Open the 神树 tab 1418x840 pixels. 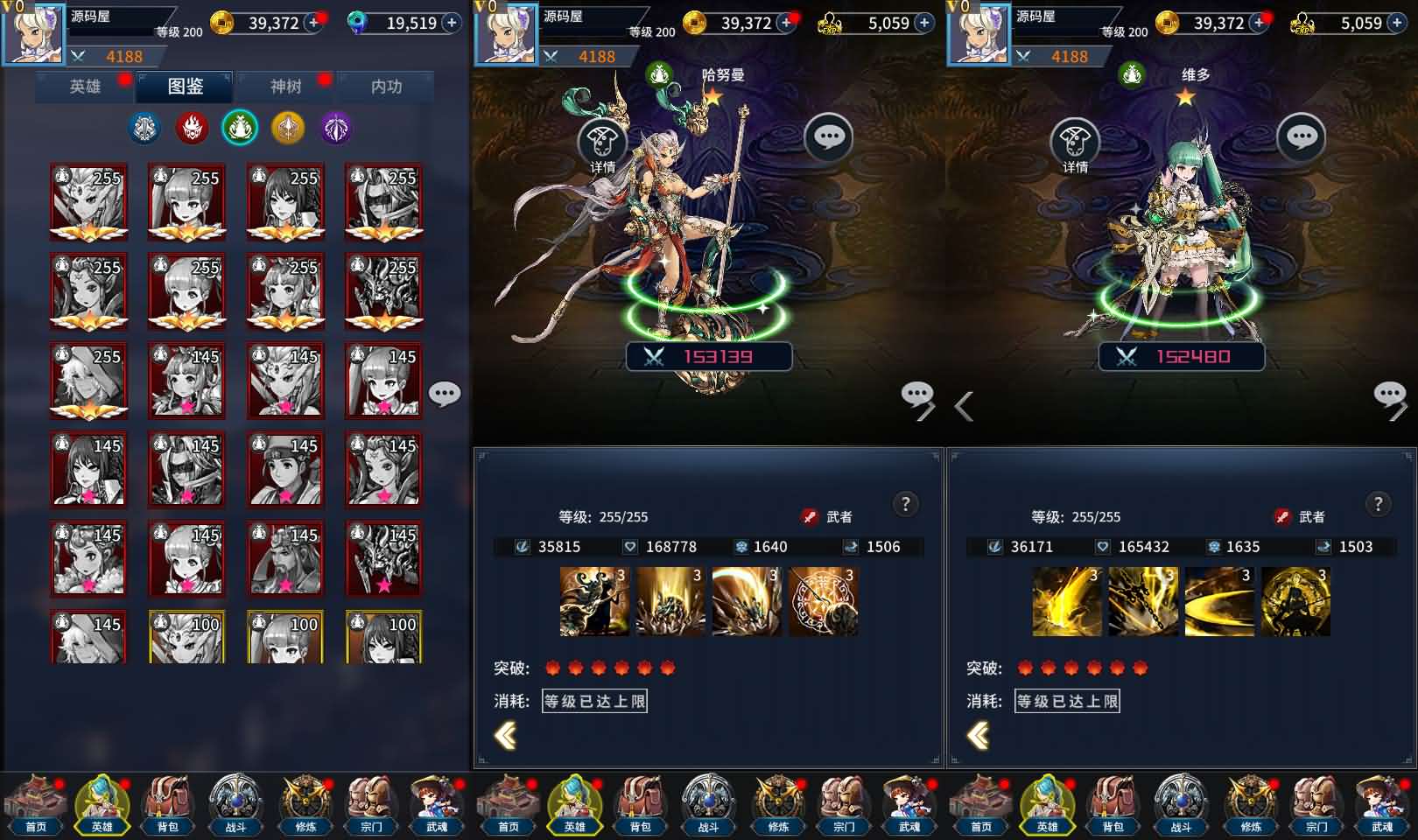click(285, 87)
